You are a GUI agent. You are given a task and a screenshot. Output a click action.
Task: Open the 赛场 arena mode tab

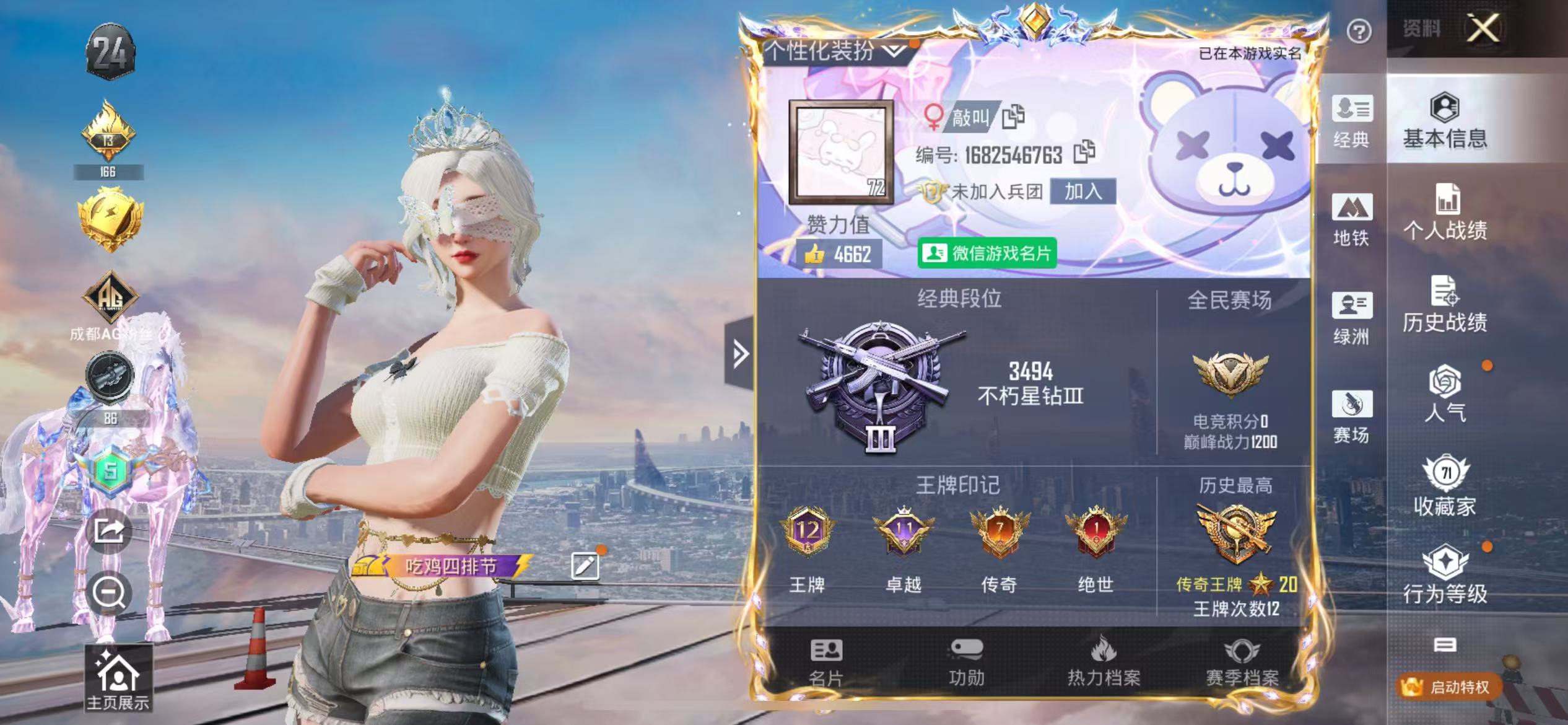[x=1351, y=416]
